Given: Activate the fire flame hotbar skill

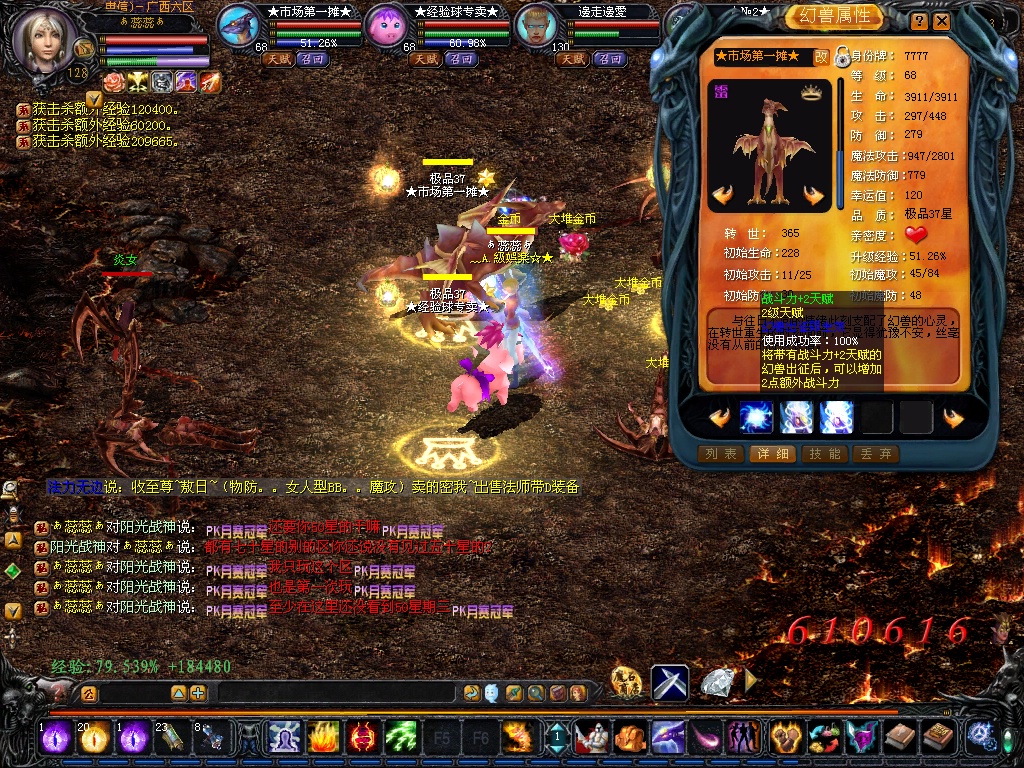Looking at the screenshot, I should pos(322,738).
